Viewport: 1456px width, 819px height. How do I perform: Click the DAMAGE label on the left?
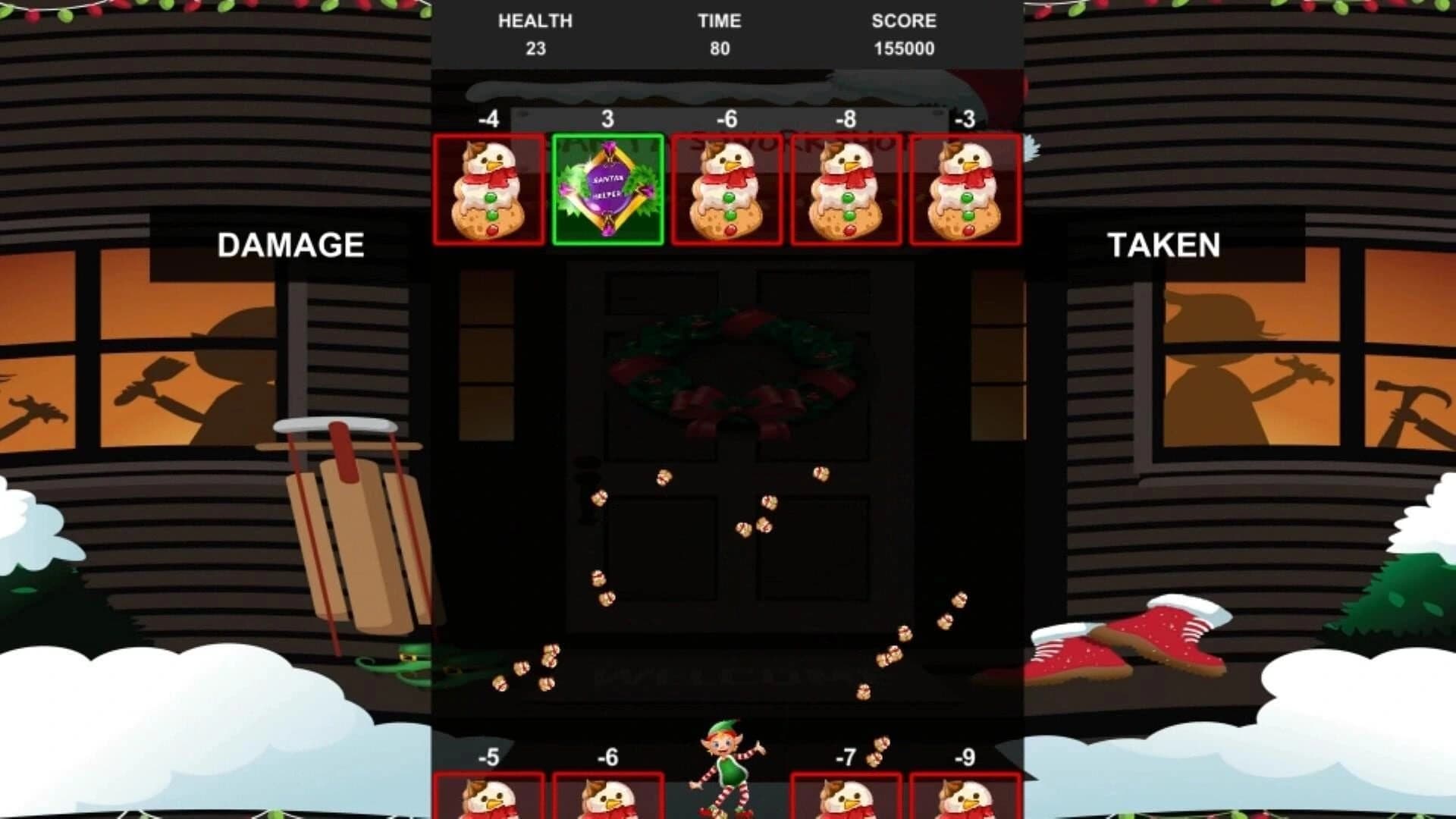[292, 244]
